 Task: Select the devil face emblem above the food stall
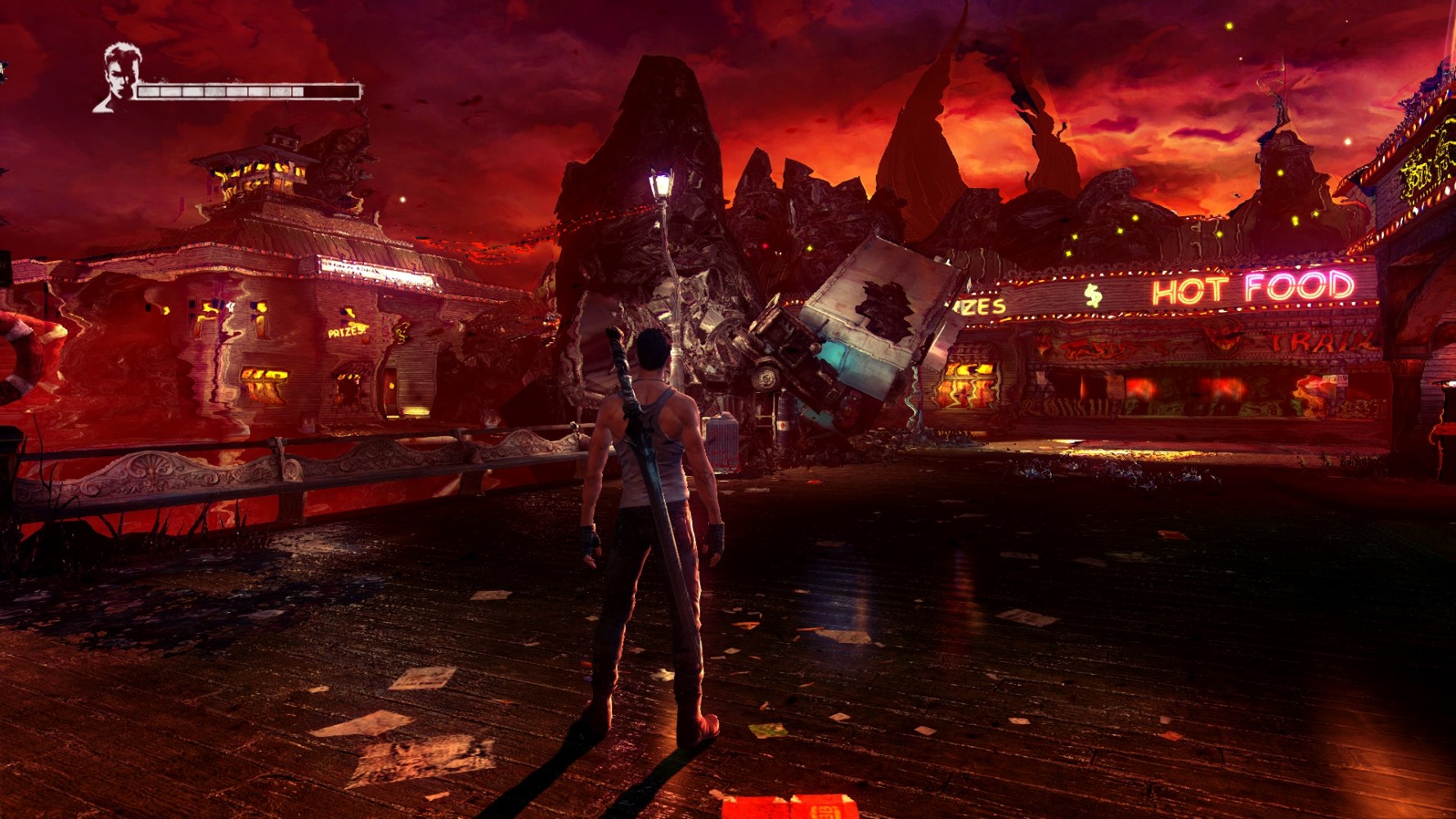pos(1220,337)
